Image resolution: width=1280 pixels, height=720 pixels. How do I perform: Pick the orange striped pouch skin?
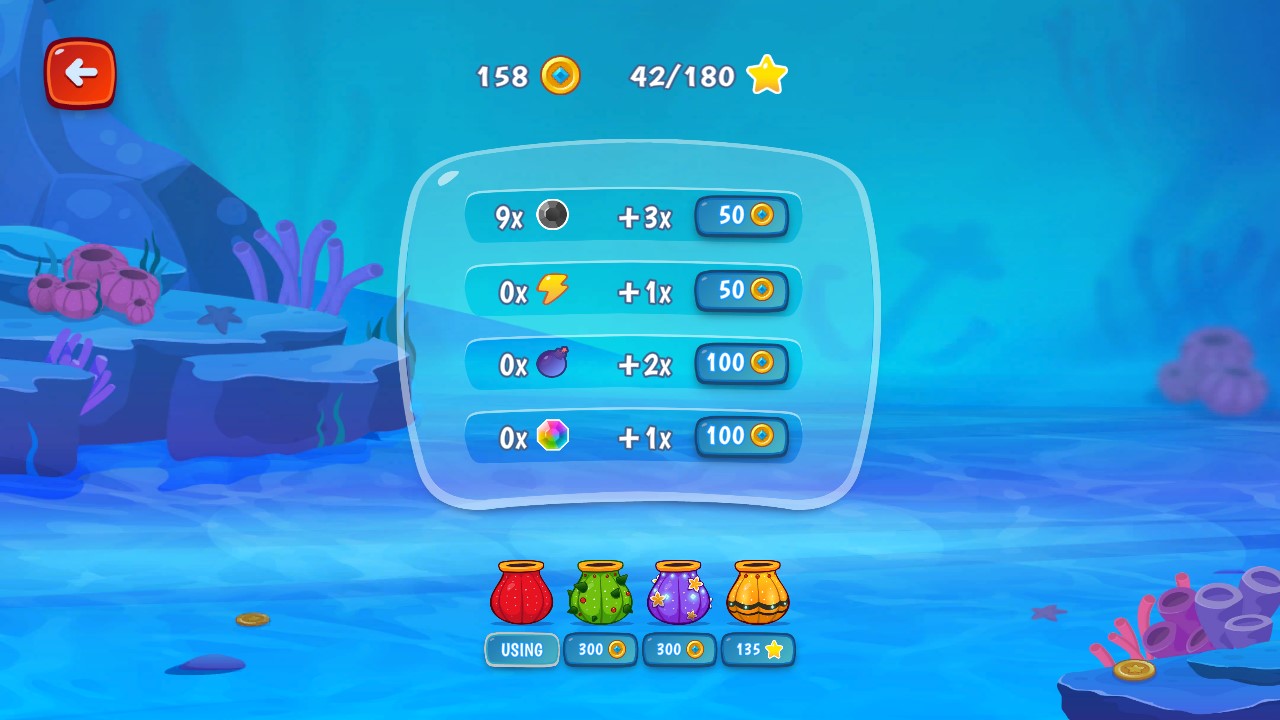758,593
